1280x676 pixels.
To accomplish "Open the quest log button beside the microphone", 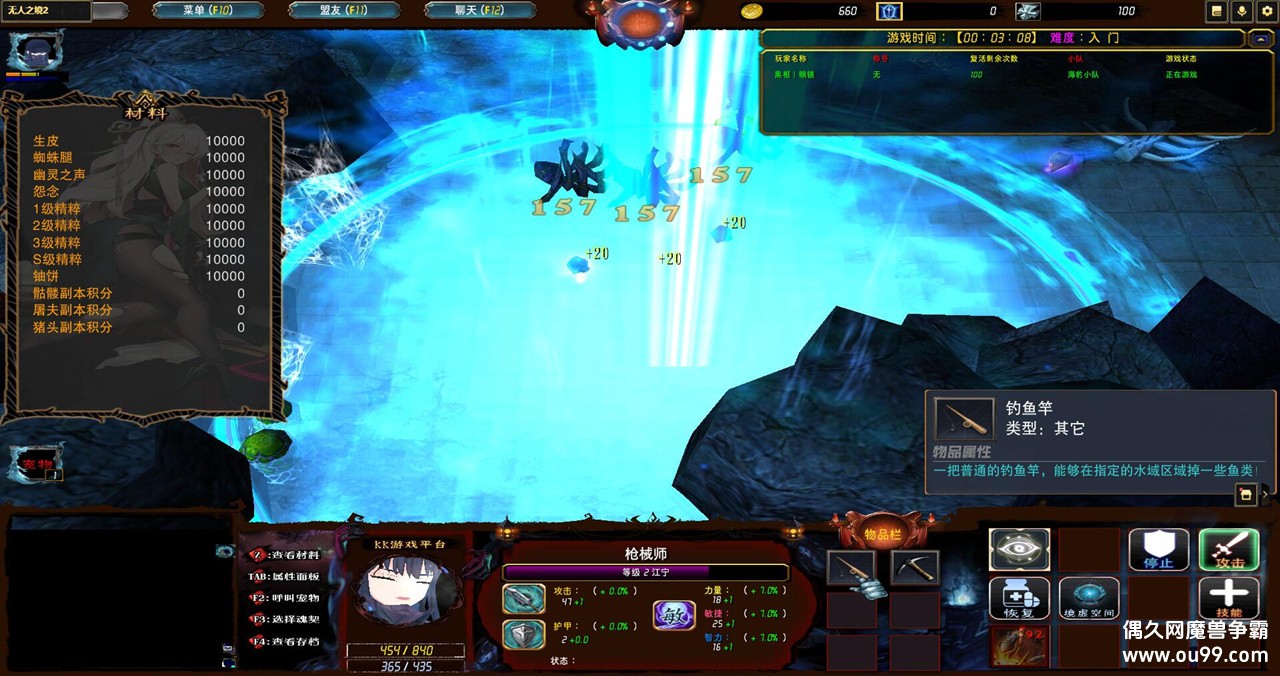I will (1217, 11).
